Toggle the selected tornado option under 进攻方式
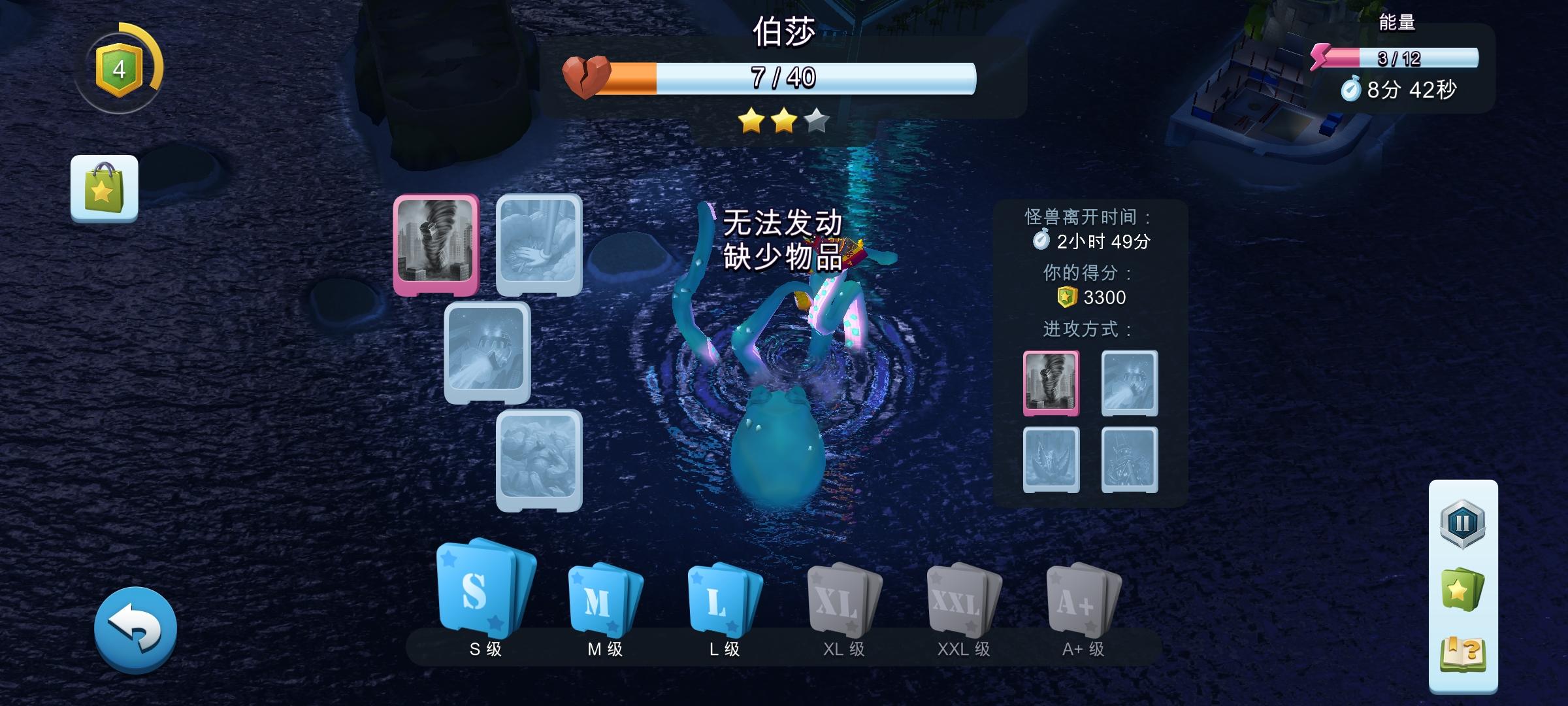The width and height of the screenshot is (1568, 706). point(1053,382)
